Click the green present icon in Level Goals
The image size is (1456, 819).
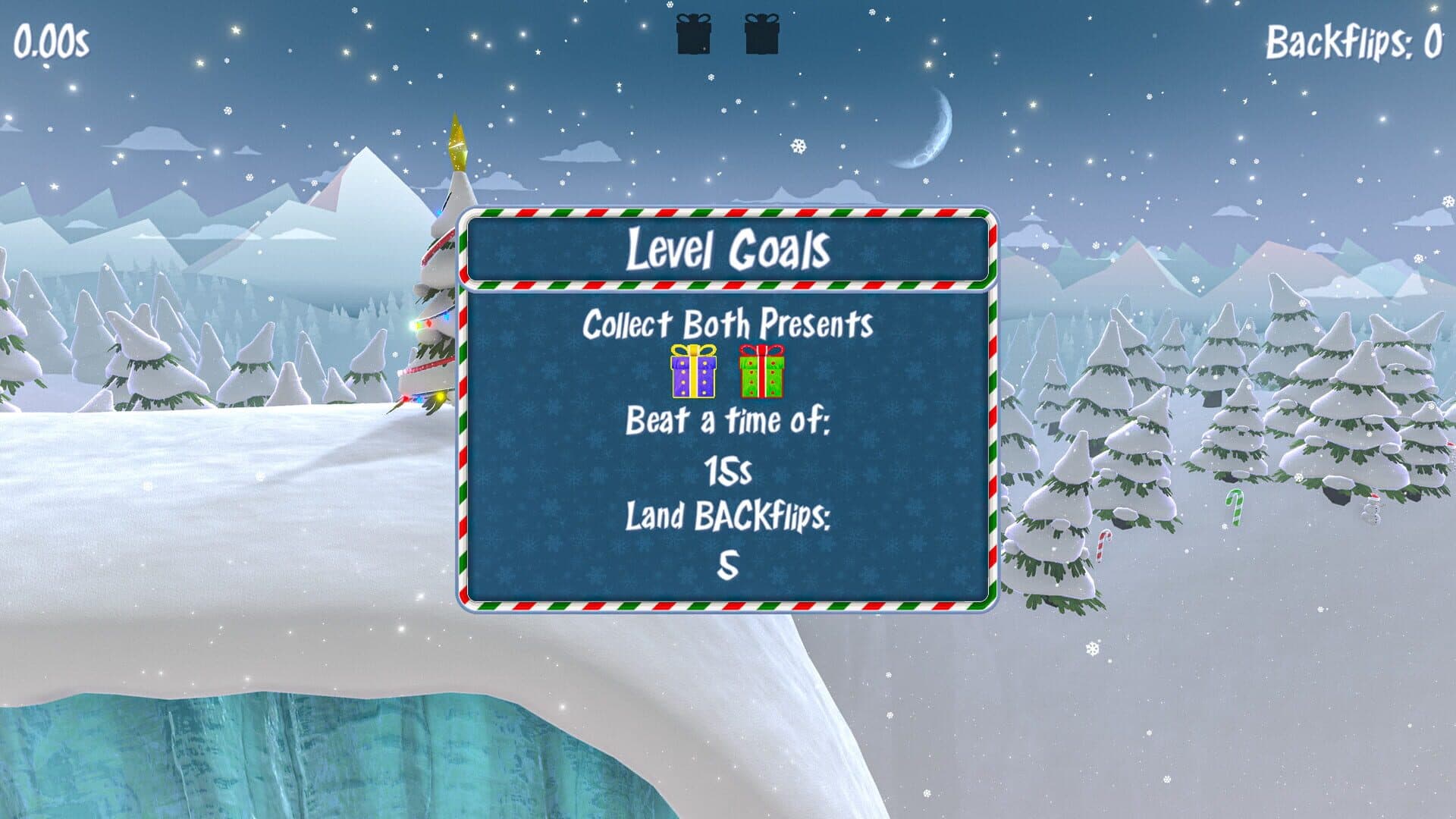(x=761, y=372)
